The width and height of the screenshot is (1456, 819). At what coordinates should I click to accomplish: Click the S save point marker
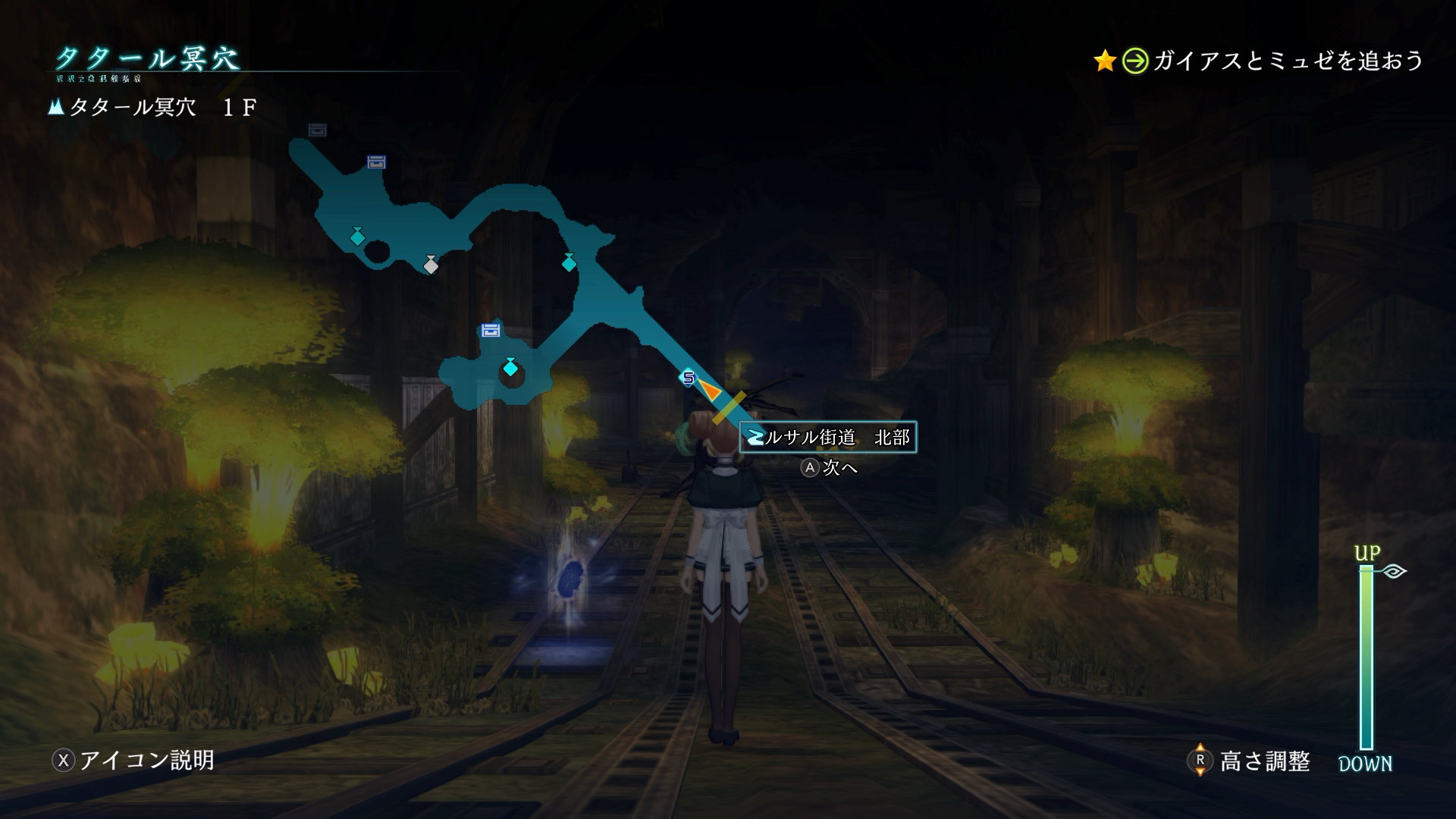tap(688, 377)
